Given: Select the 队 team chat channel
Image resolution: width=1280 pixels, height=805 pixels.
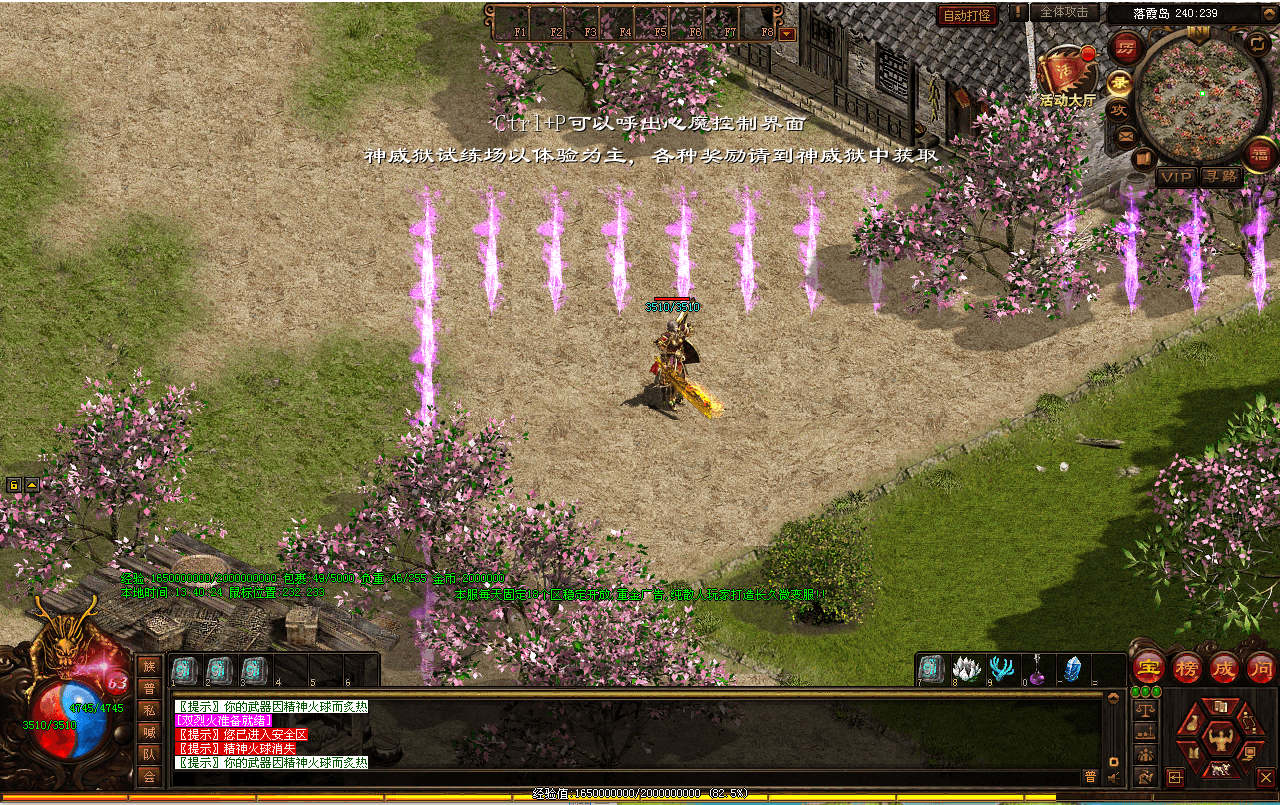Looking at the screenshot, I should [x=149, y=754].
